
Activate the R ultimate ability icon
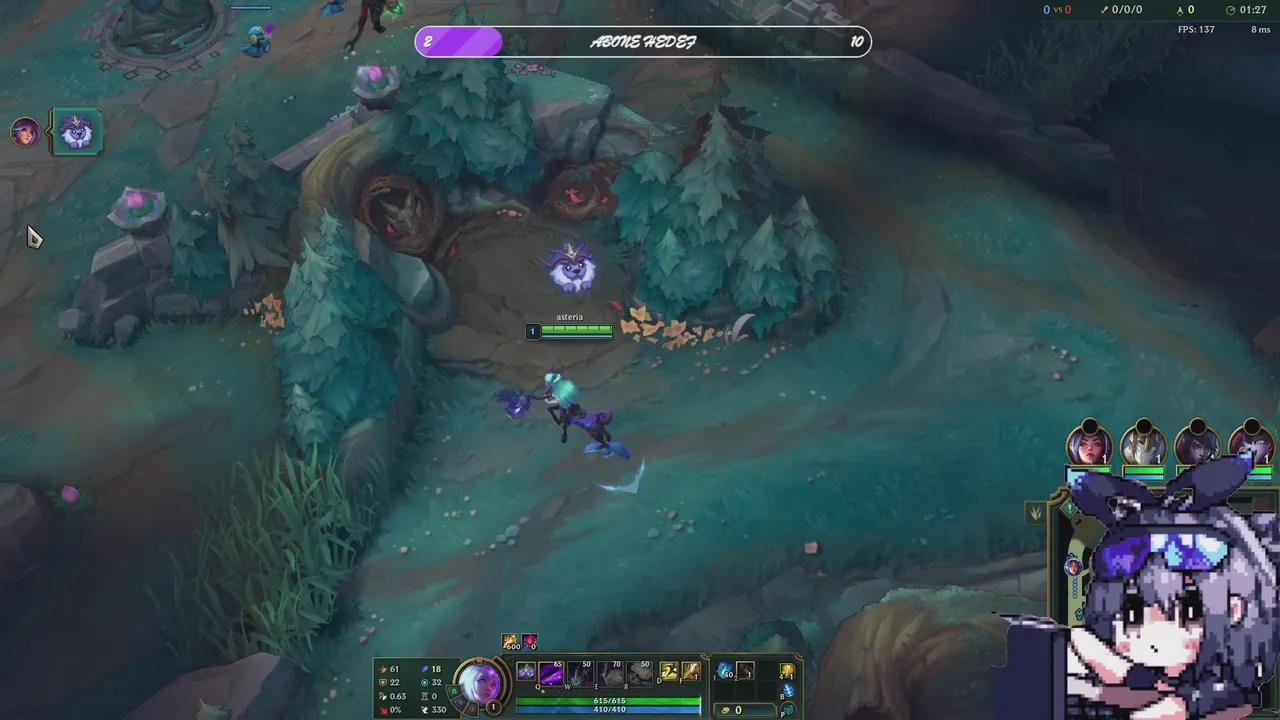(640, 672)
